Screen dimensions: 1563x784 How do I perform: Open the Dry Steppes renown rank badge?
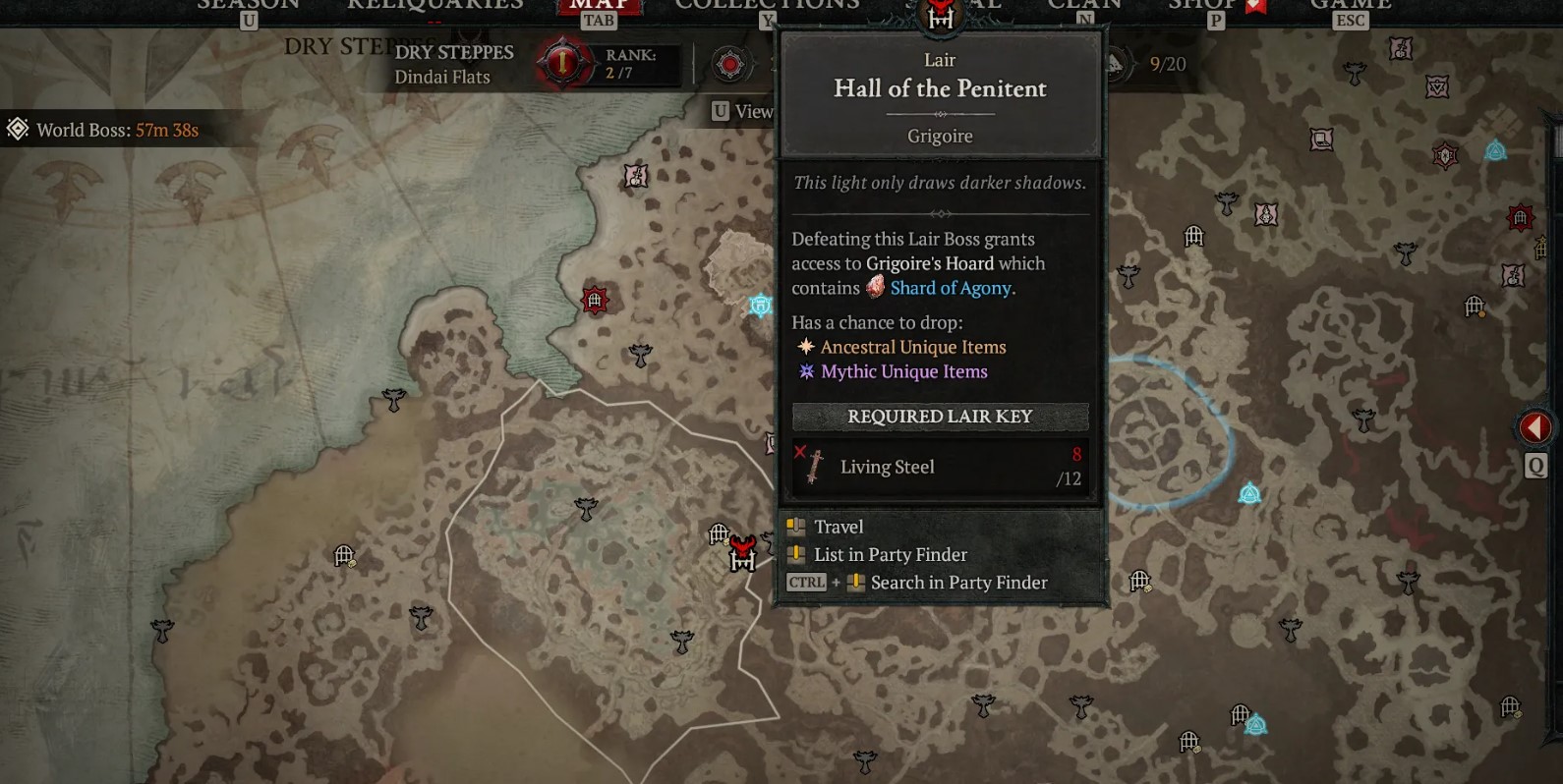(x=561, y=64)
